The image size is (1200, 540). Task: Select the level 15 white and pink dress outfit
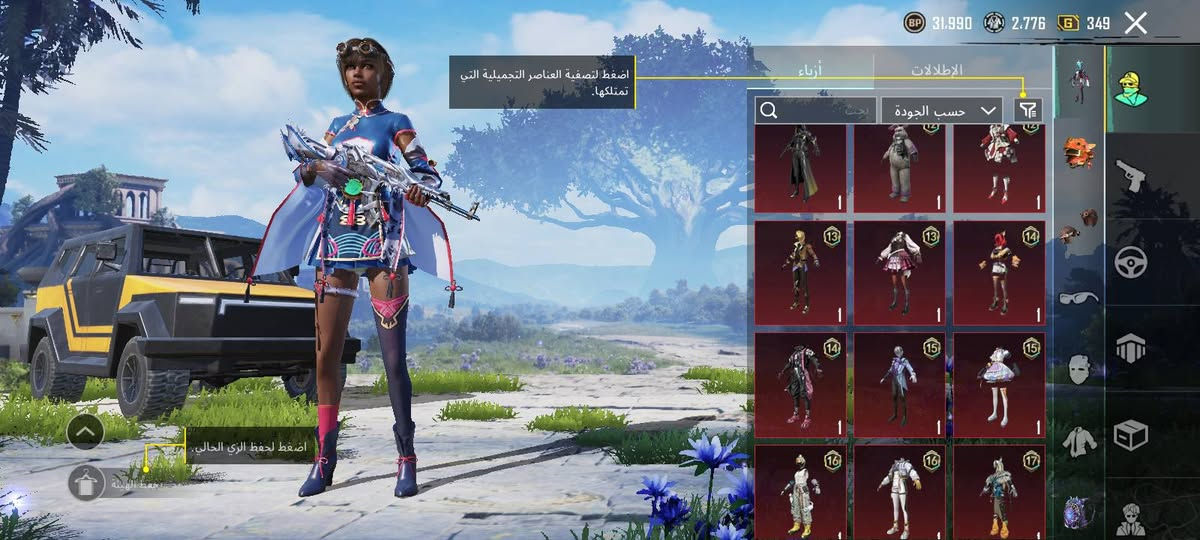tap(999, 379)
